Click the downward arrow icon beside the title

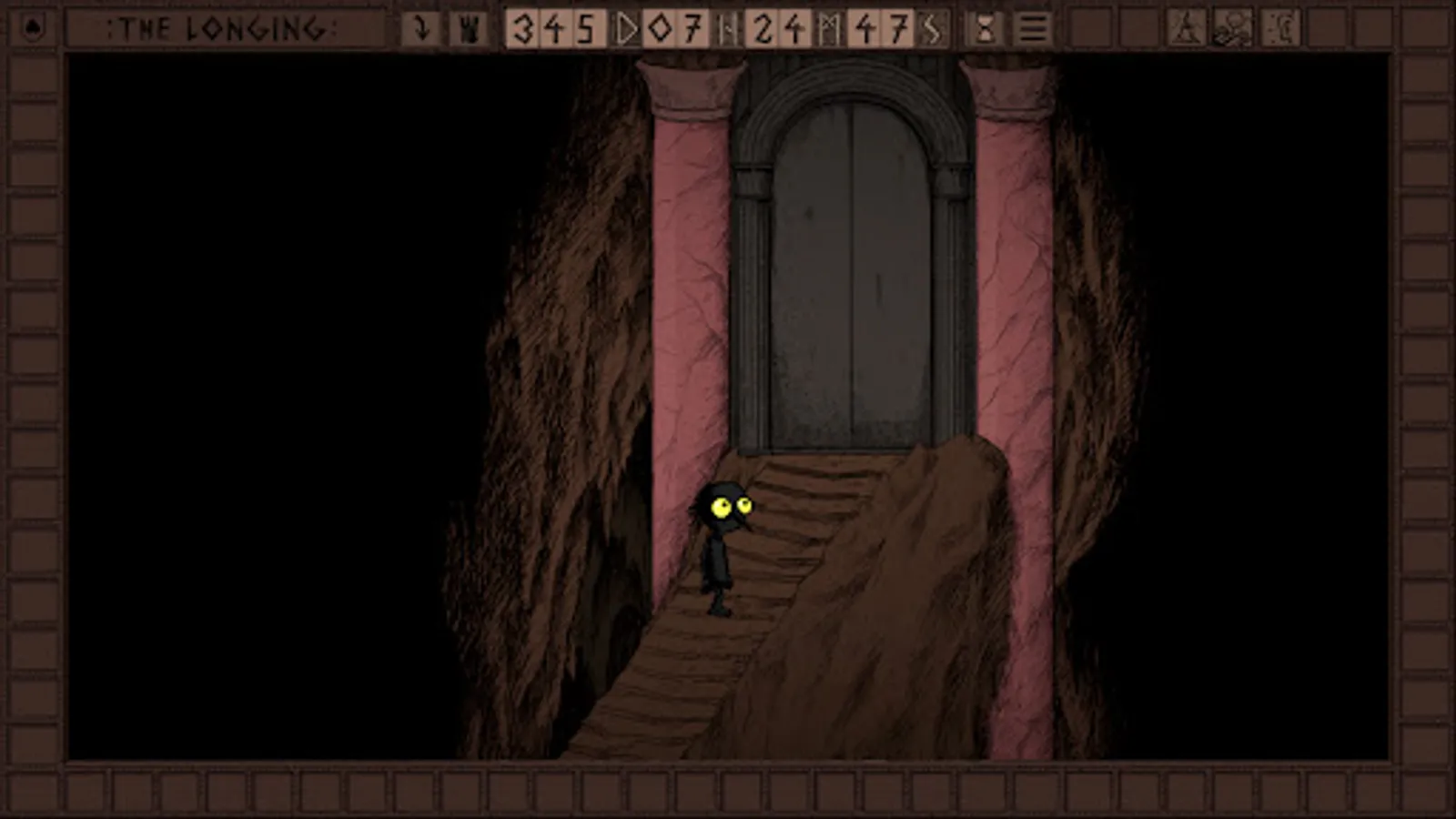420,27
